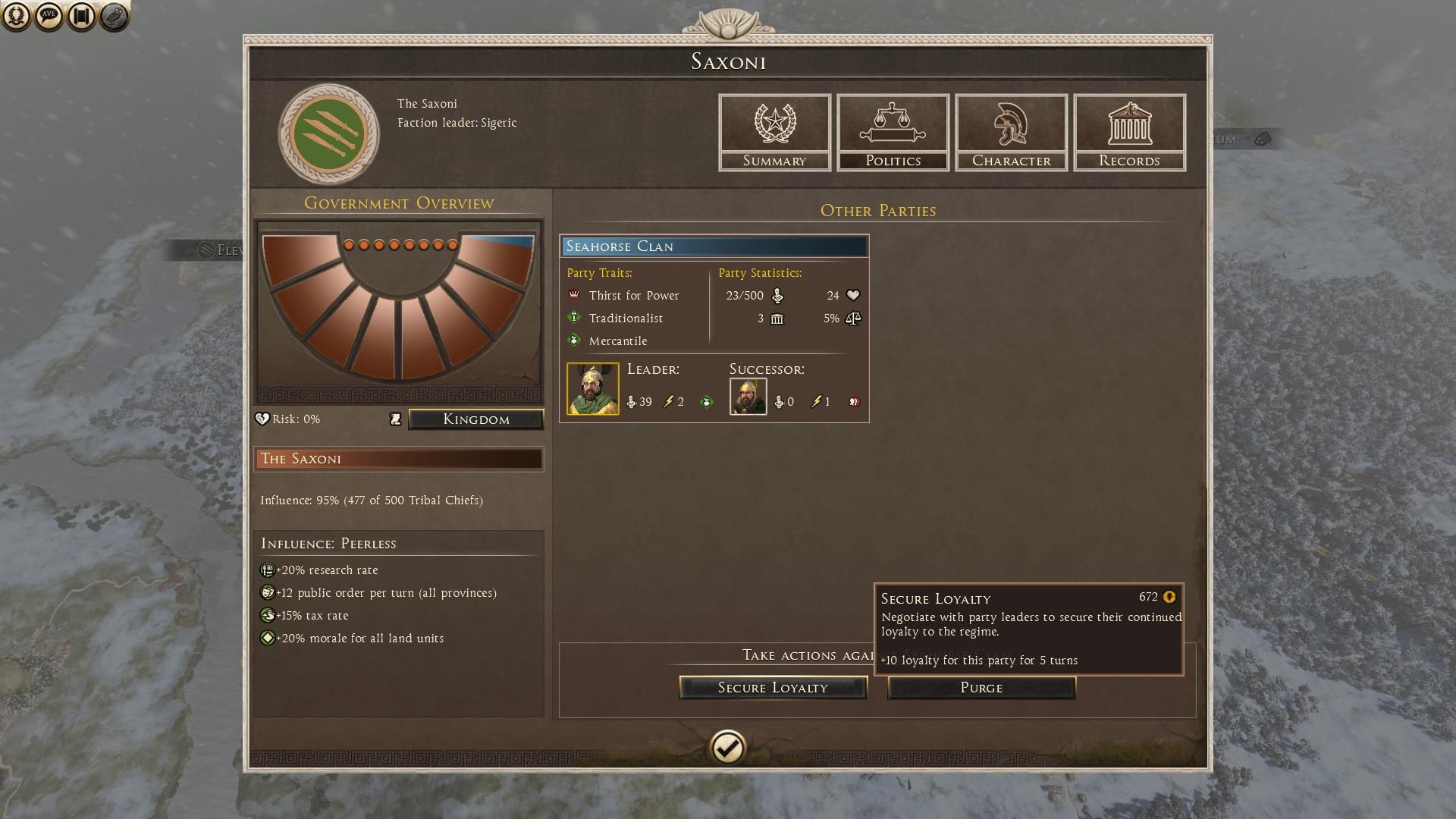
Task: Click the Secure Loyalty button
Action: 773,688
